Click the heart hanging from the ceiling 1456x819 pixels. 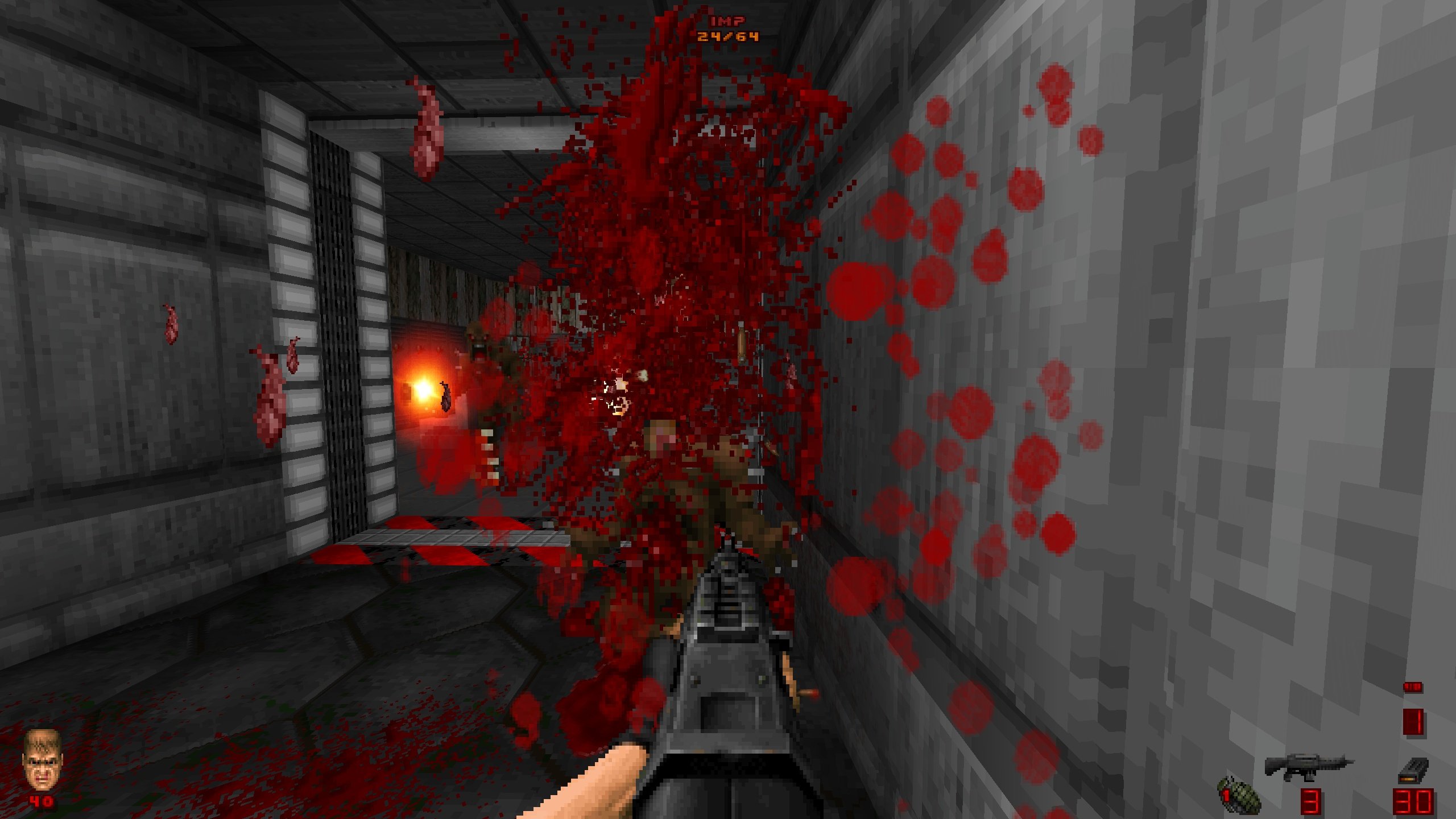(429, 128)
